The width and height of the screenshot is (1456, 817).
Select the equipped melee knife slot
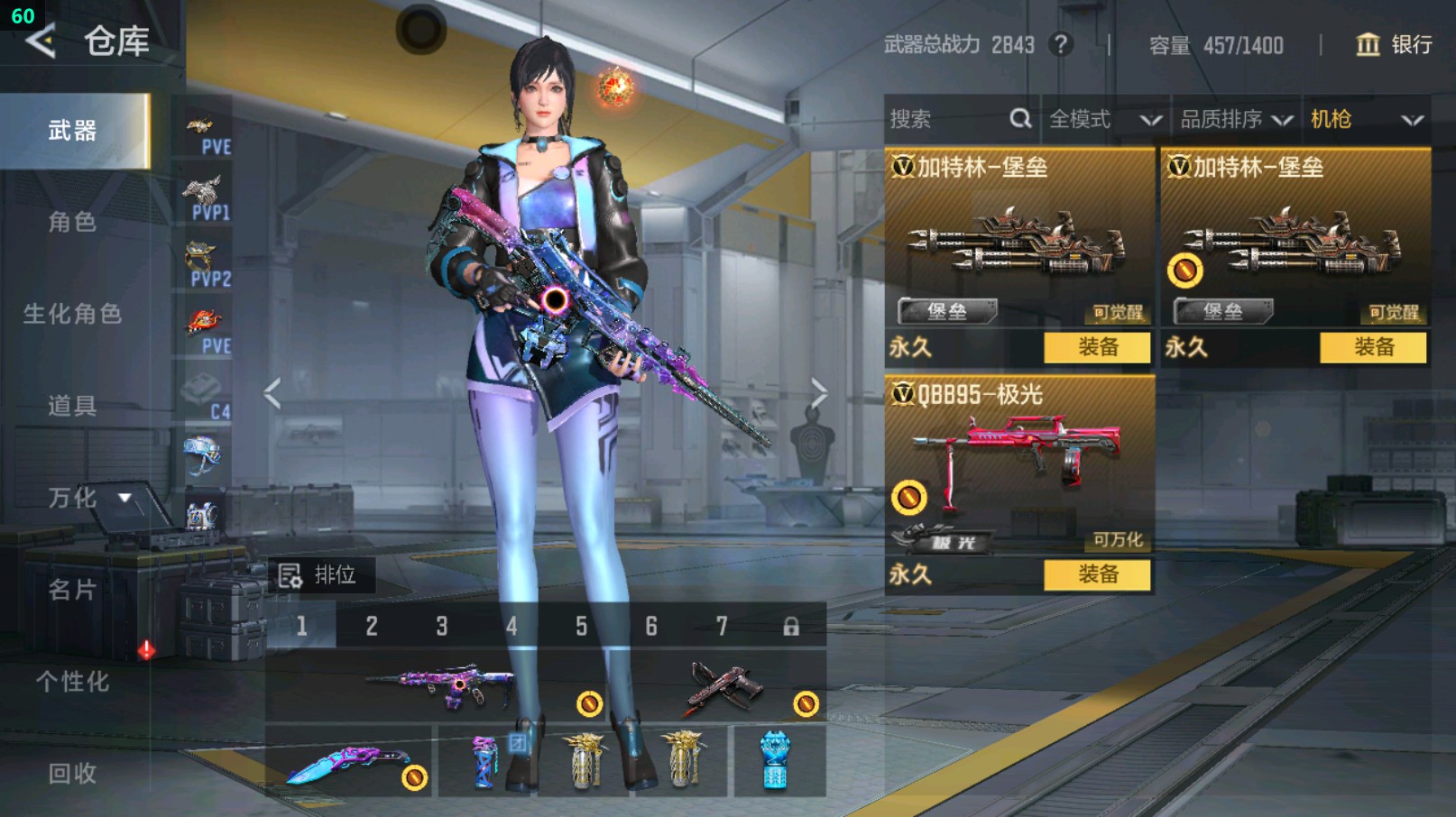coord(350,763)
